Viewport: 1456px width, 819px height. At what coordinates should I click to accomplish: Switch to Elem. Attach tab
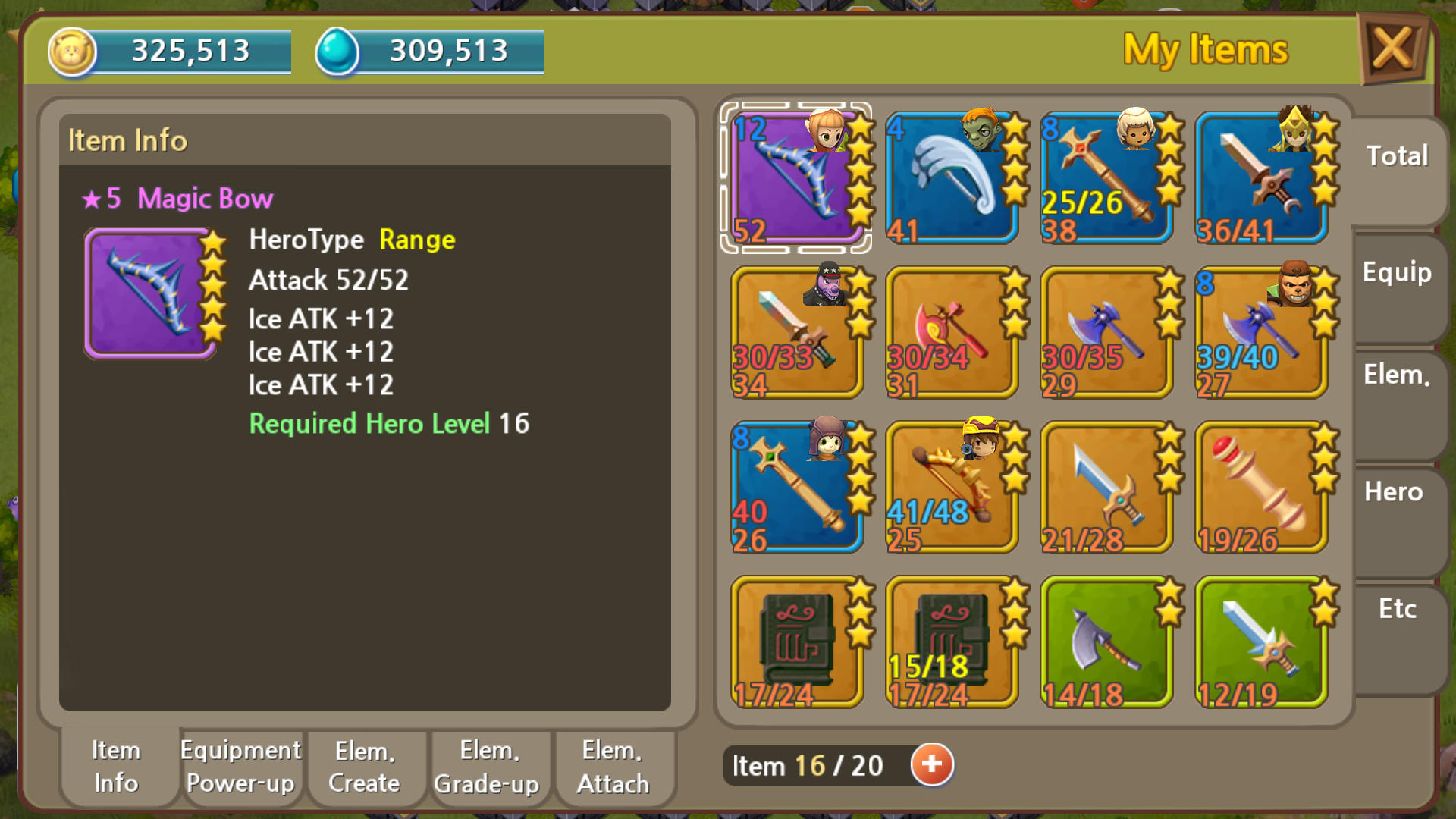(x=613, y=767)
